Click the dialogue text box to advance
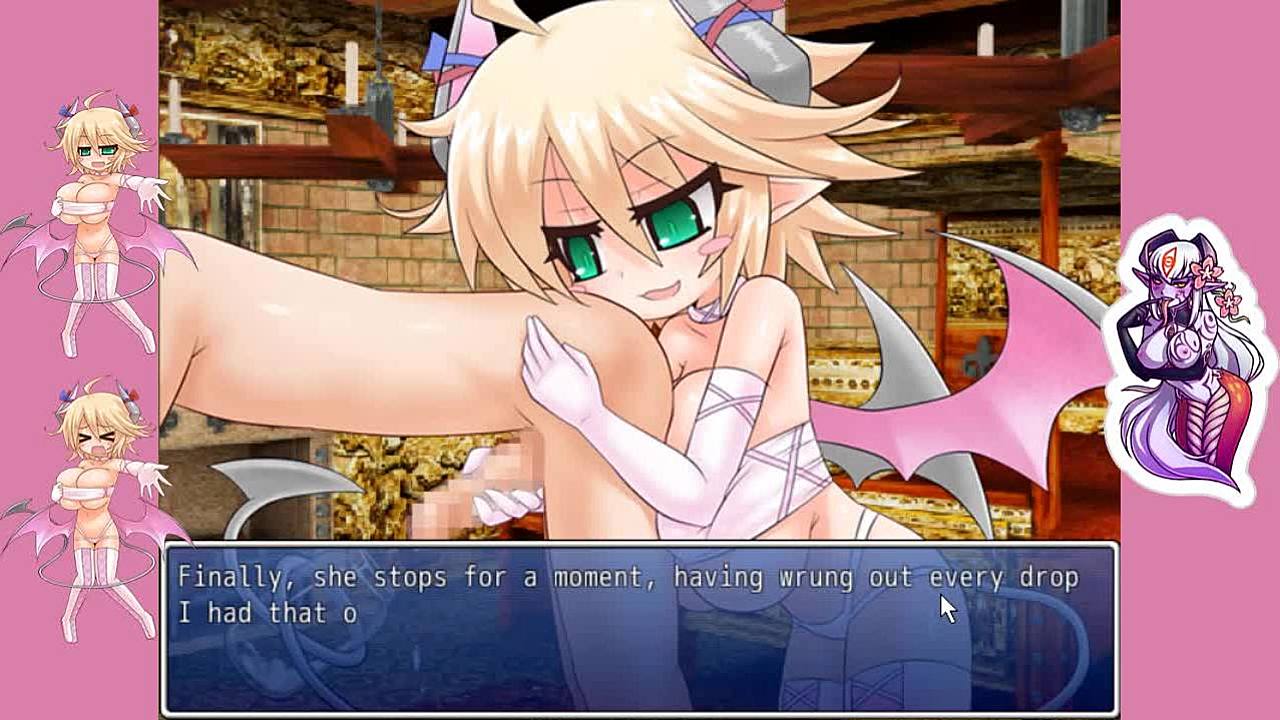Screen dimensions: 1280x720 [x=640, y=628]
